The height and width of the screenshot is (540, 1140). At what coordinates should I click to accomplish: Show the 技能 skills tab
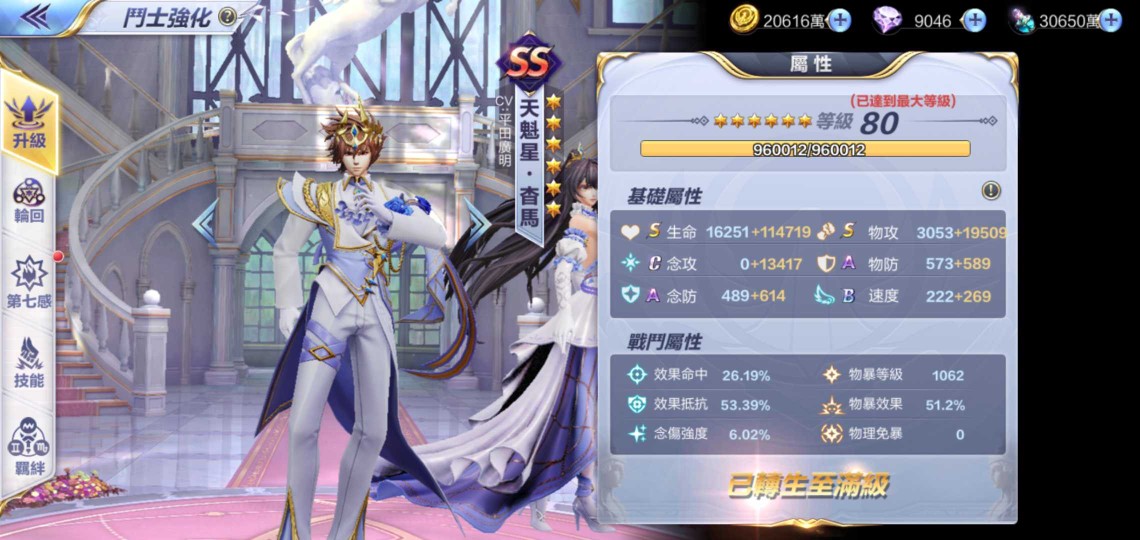tap(29, 362)
